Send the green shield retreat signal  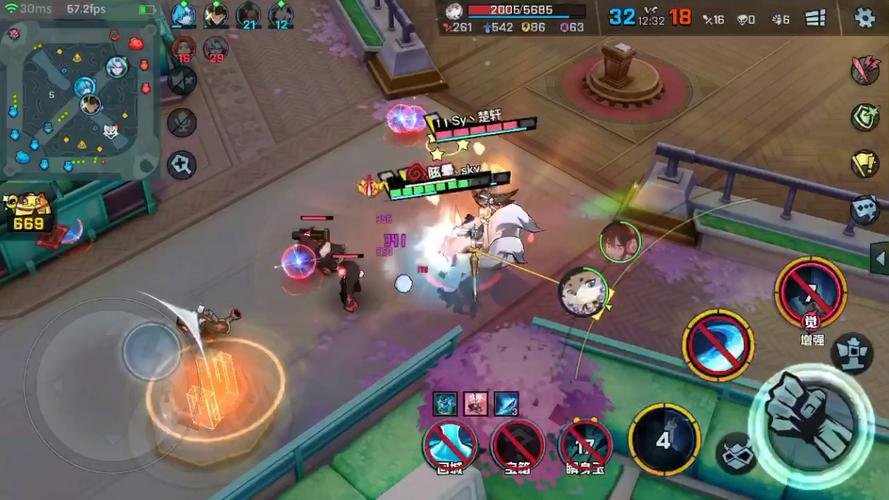click(x=864, y=116)
